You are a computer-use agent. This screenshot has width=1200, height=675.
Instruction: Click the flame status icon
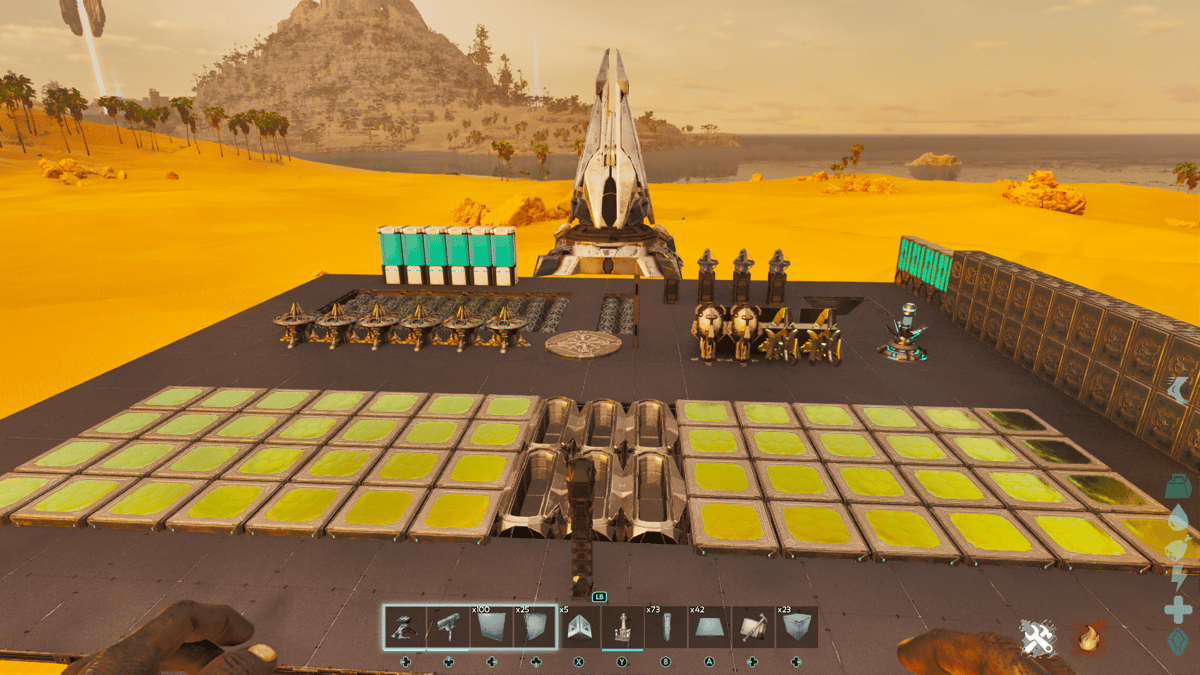pyautogui.click(x=1089, y=637)
